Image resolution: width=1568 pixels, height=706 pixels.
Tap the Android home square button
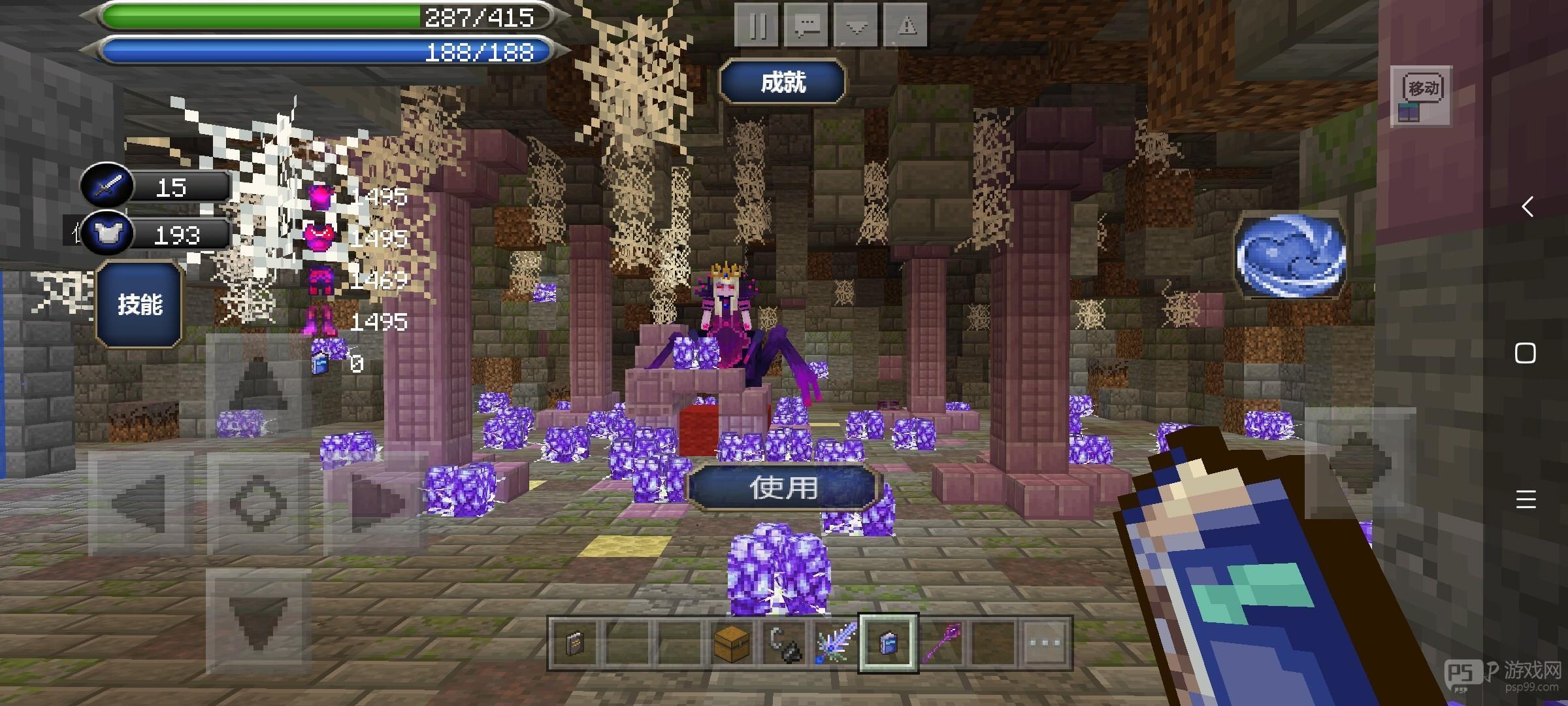[x=1526, y=354]
